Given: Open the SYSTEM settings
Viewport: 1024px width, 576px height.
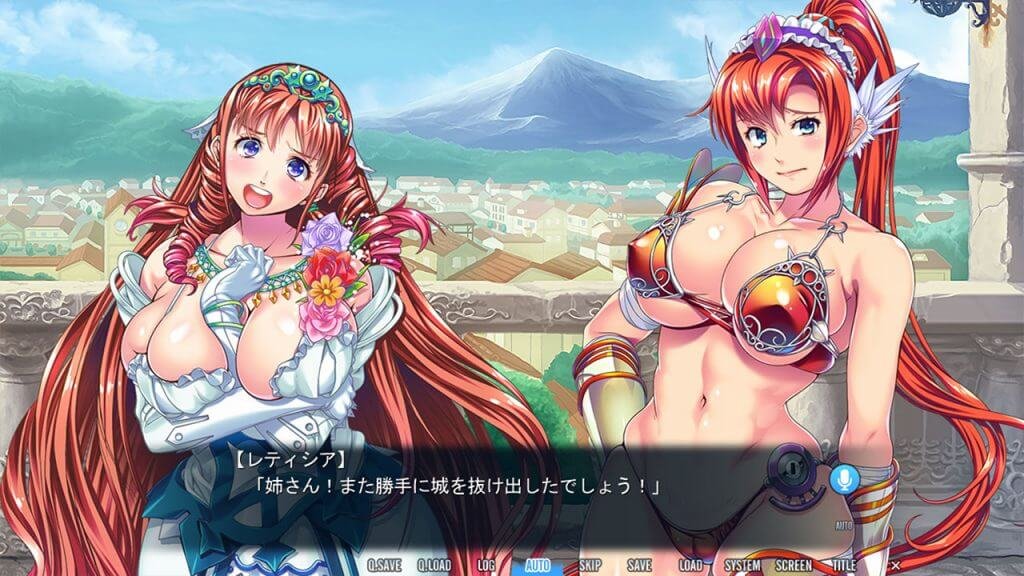Looking at the screenshot, I should pos(742,565).
